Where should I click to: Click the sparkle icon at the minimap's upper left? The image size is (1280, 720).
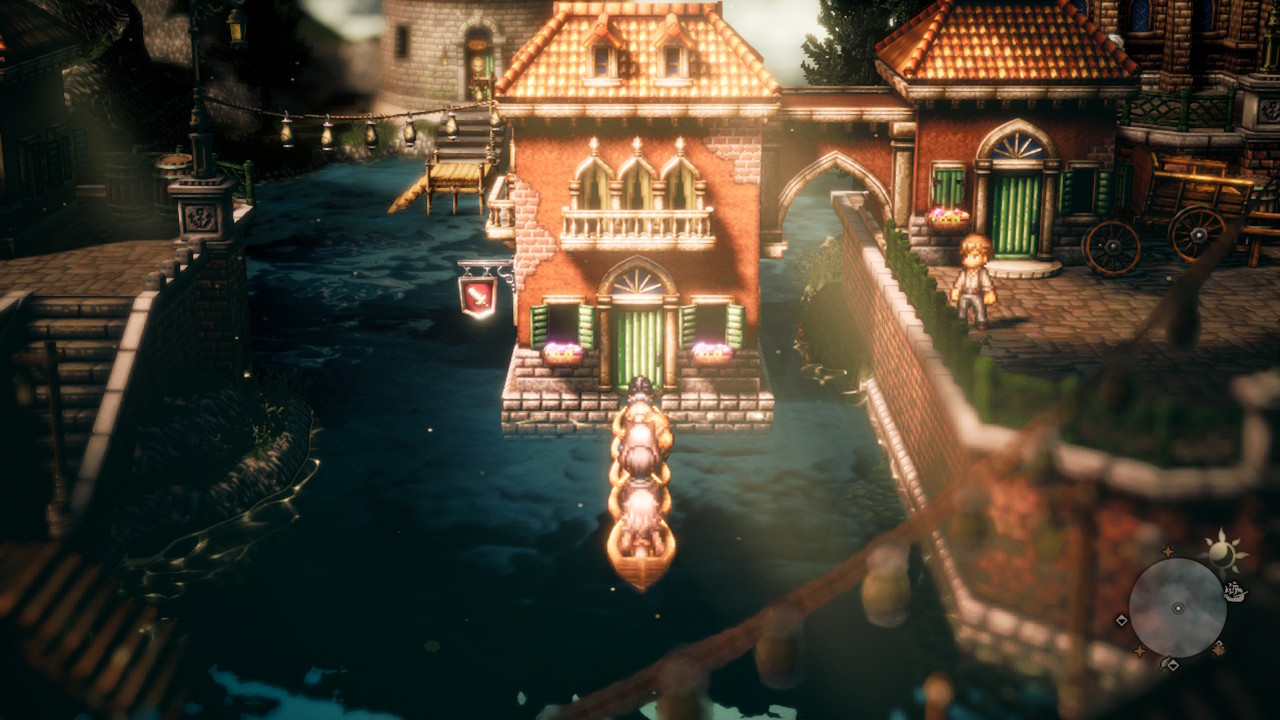pos(1167,552)
